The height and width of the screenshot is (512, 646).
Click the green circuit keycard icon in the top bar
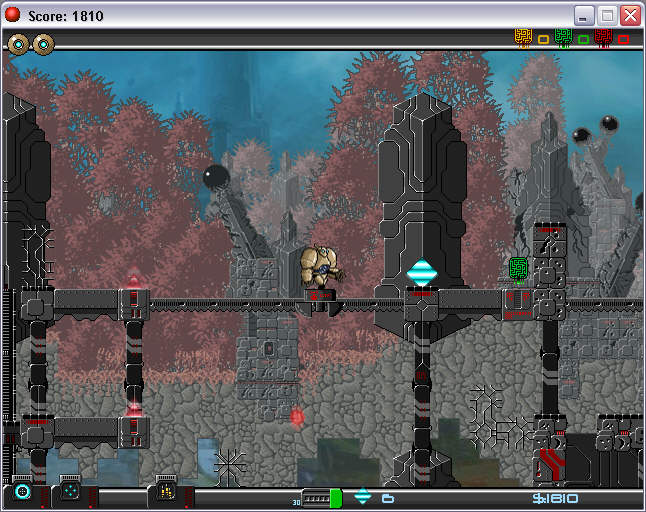tap(563, 38)
